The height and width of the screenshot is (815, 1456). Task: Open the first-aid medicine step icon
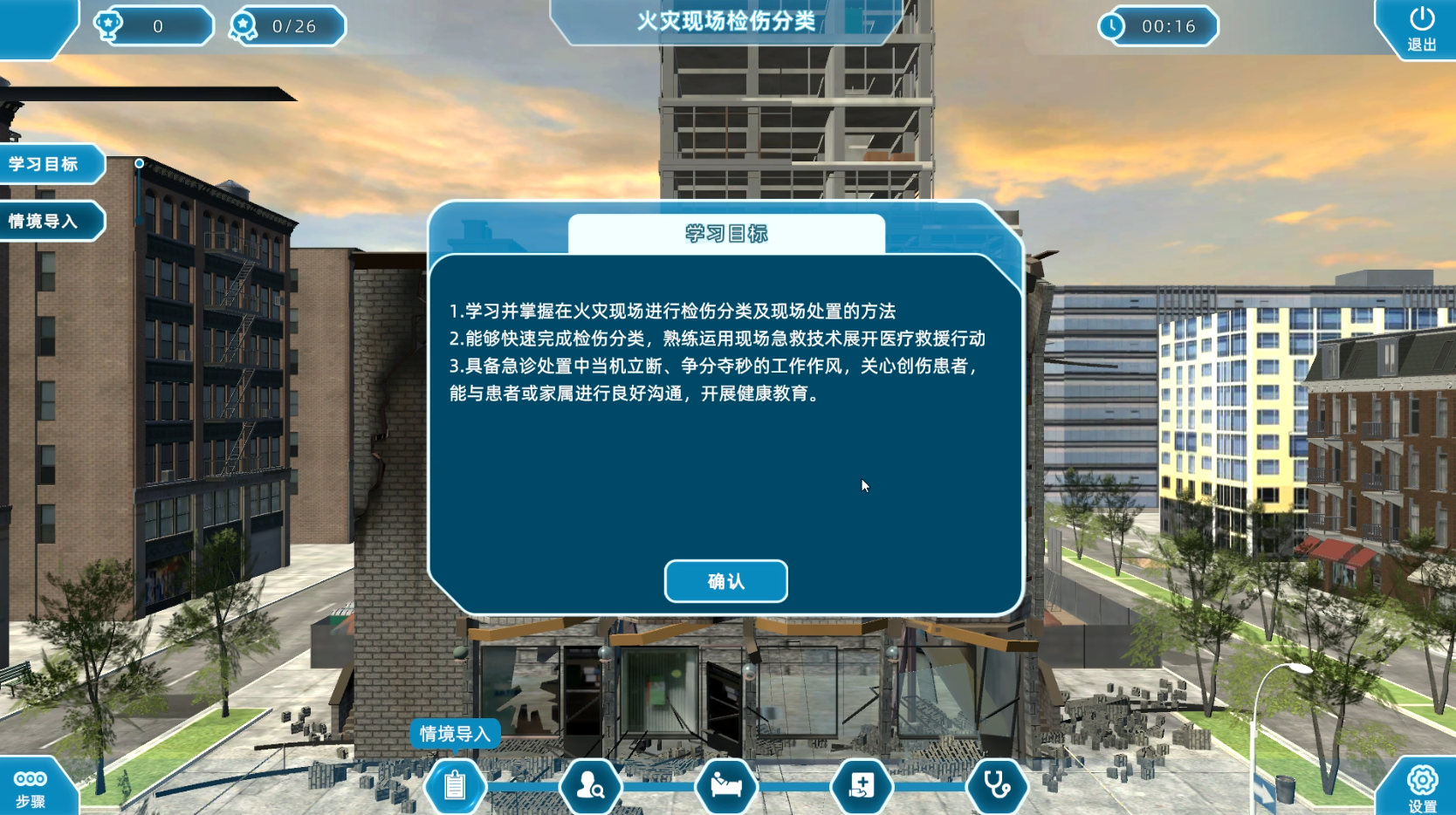(x=862, y=785)
